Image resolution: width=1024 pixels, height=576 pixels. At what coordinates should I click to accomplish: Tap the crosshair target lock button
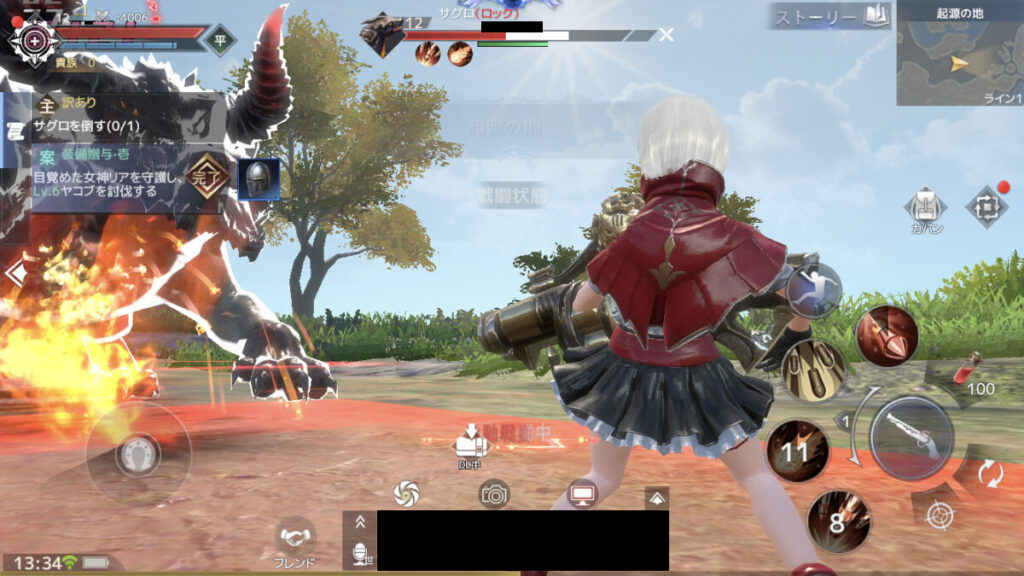coord(938,515)
